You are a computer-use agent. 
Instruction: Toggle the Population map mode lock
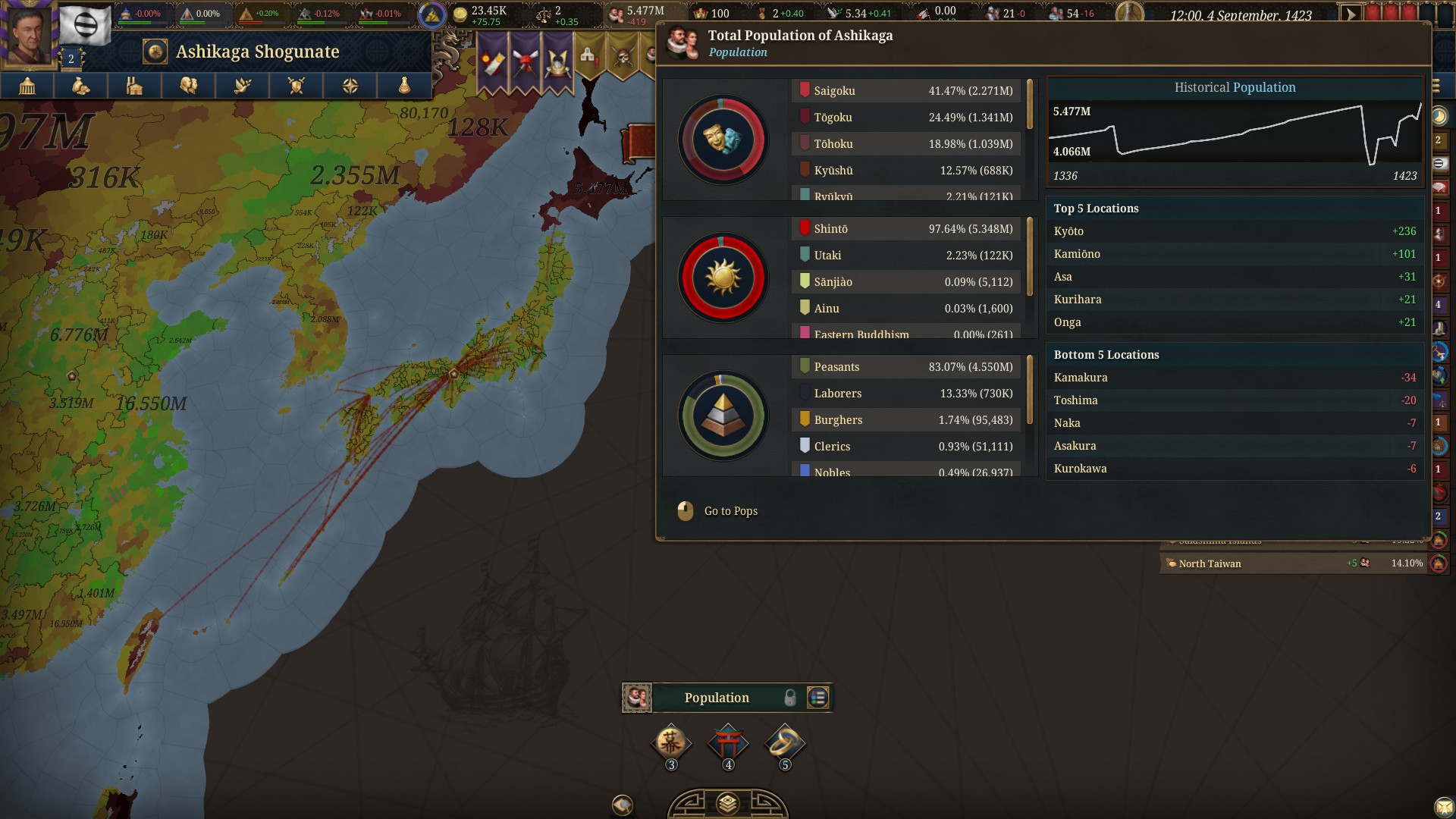pos(790,698)
